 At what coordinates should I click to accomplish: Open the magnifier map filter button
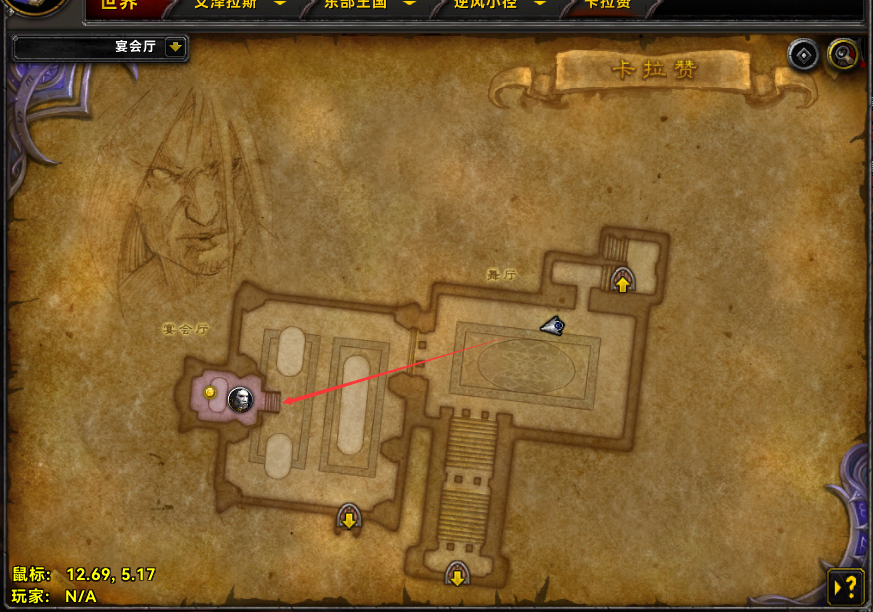coord(844,54)
